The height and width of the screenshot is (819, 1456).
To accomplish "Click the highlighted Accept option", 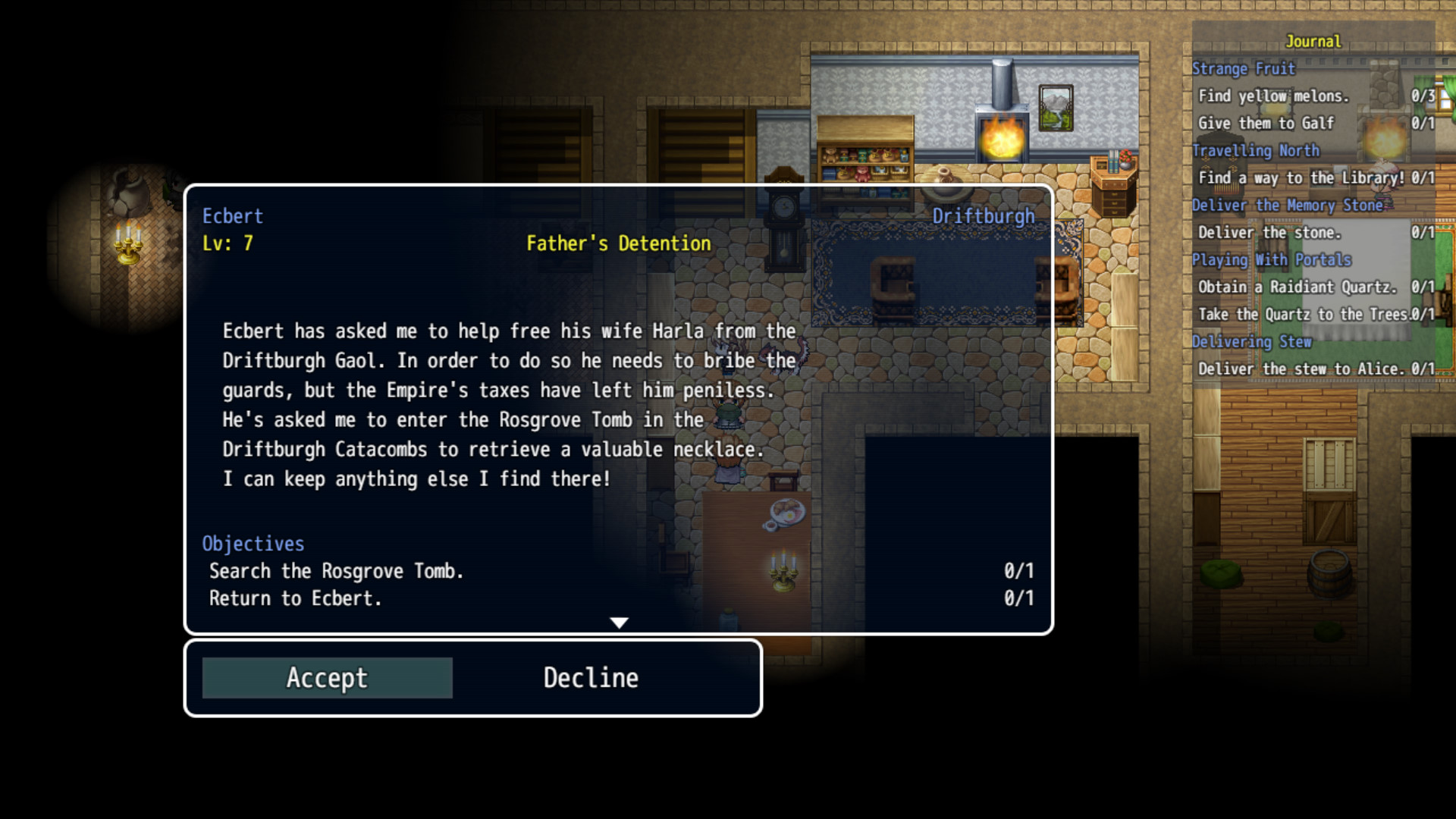I will tap(326, 677).
